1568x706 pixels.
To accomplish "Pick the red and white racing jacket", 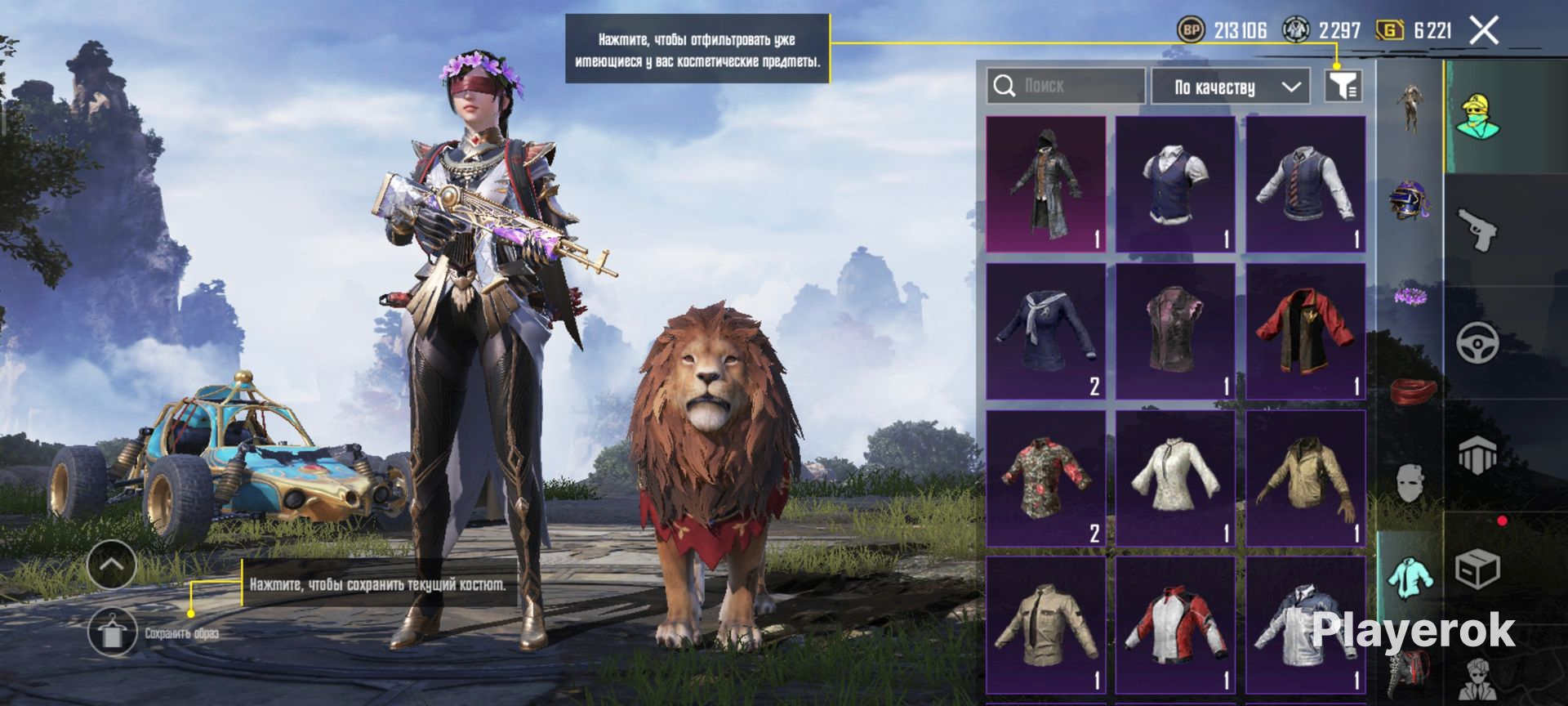I will pos(1175,625).
